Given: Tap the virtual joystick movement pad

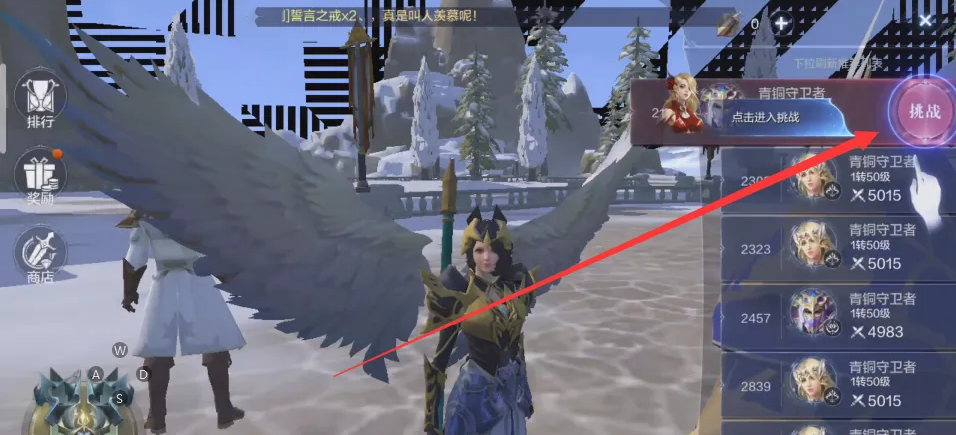Looking at the screenshot, I should pyautogui.click(x=84, y=399).
